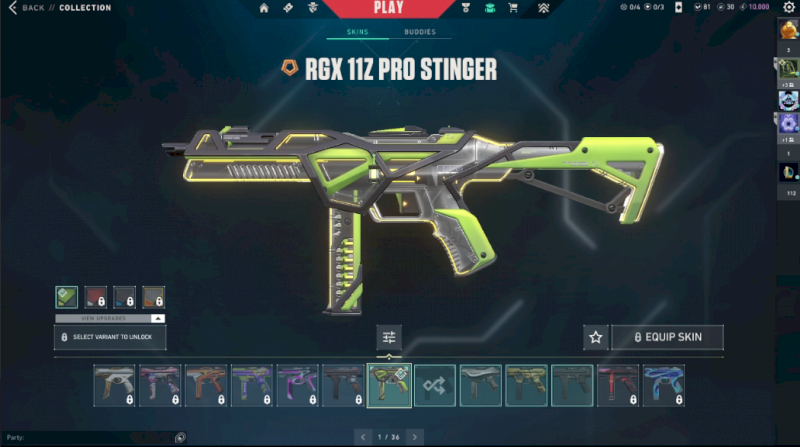Open the skin filter sliders button
800x447 pixels.
click(389, 337)
